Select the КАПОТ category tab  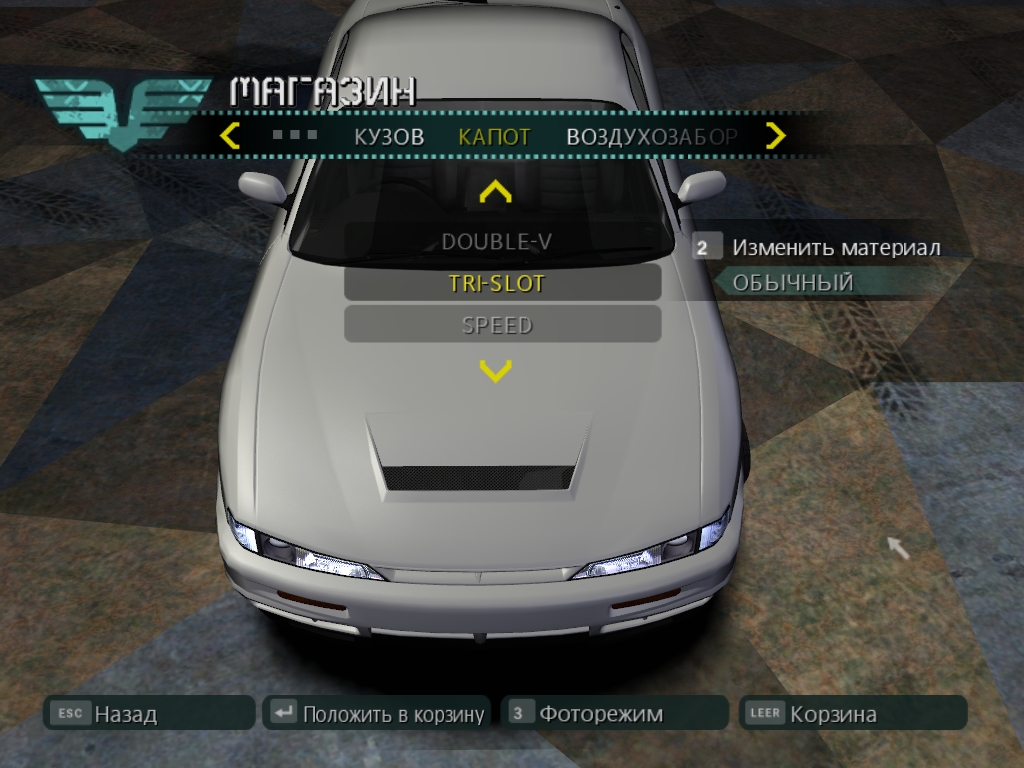pyautogui.click(x=494, y=137)
